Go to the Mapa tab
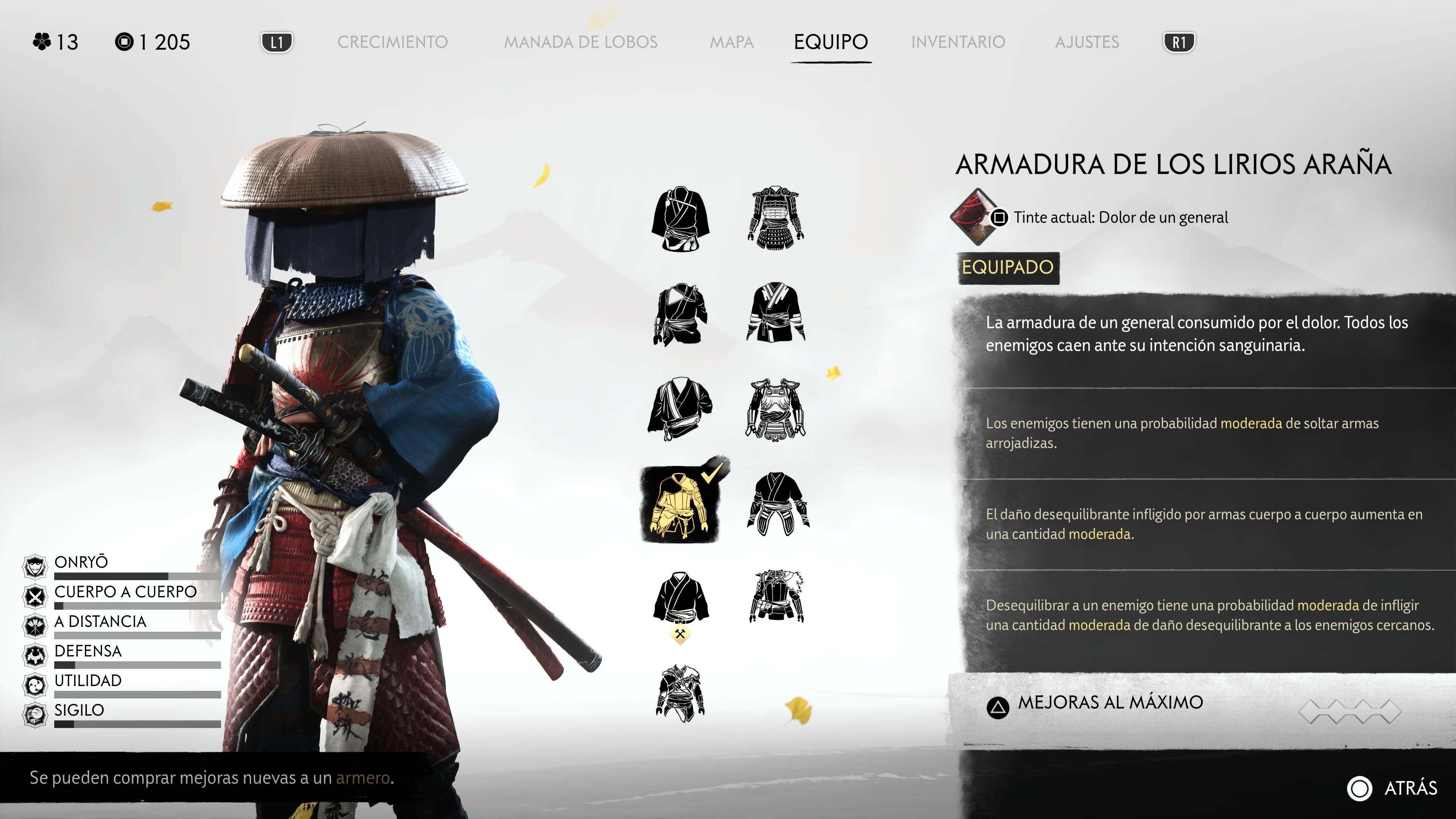This screenshot has height=819, width=1456. [x=731, y=42]
